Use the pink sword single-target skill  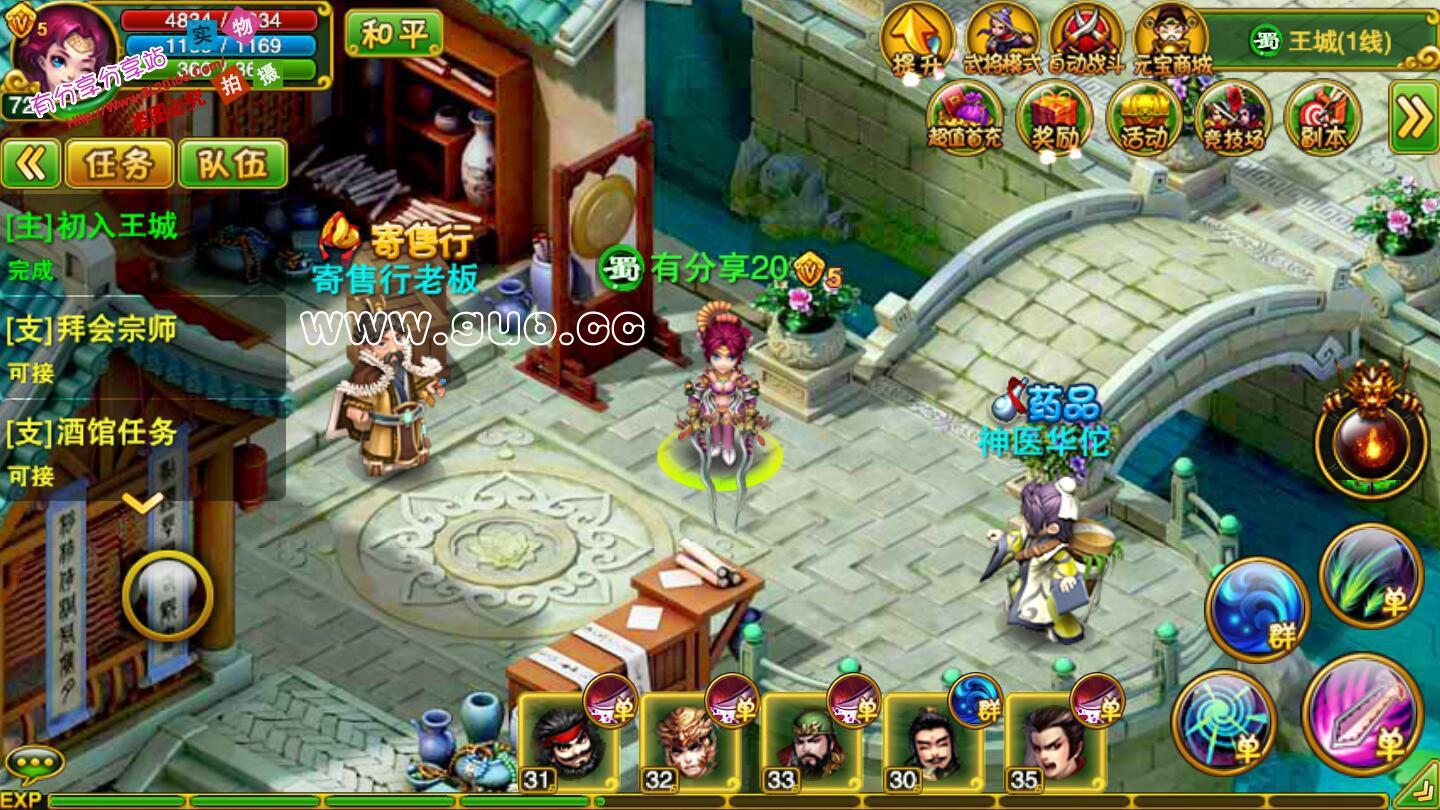[x=1362, y=714]
